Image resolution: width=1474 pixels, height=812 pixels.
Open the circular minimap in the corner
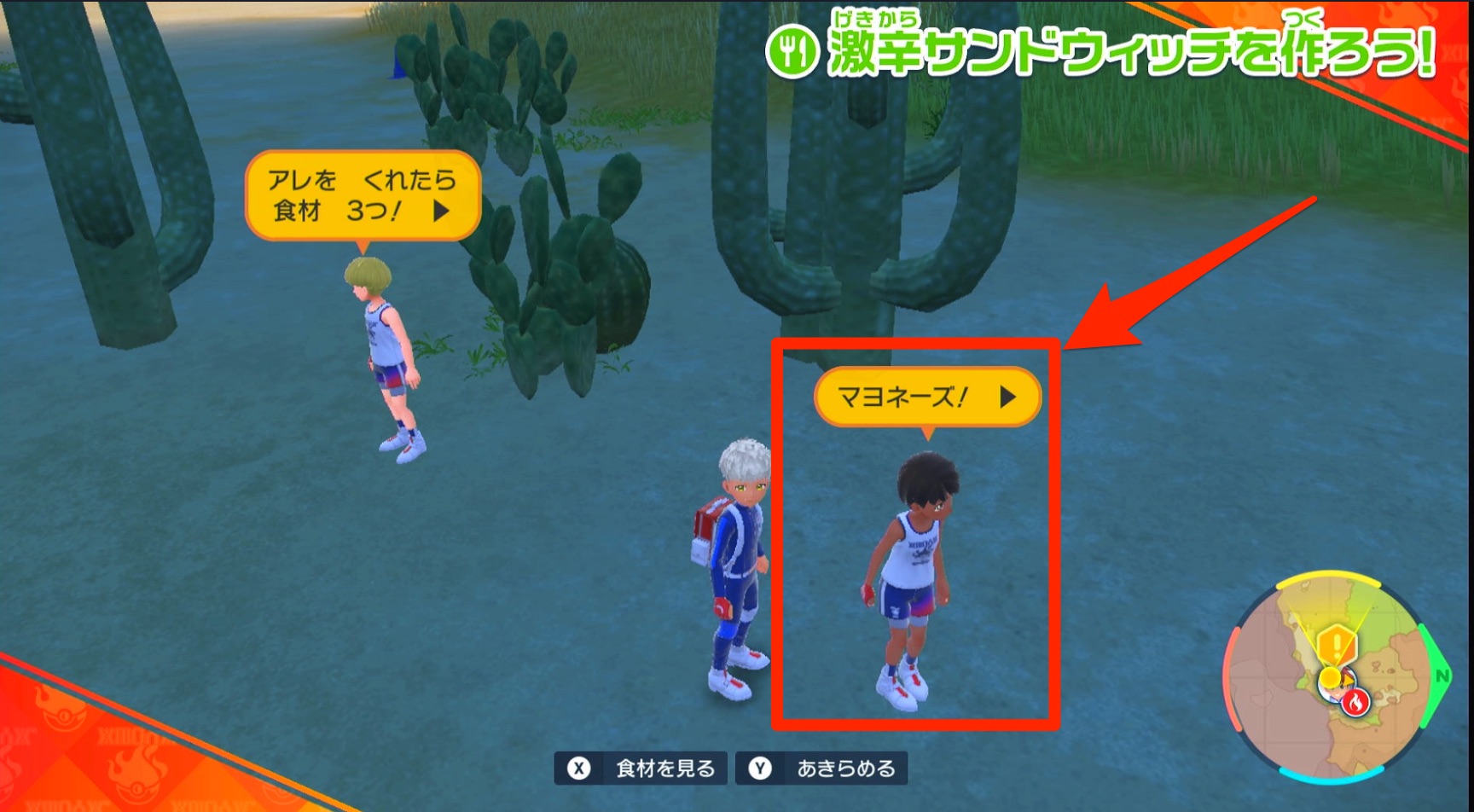pyautogui.click(x=1335, y=678)
